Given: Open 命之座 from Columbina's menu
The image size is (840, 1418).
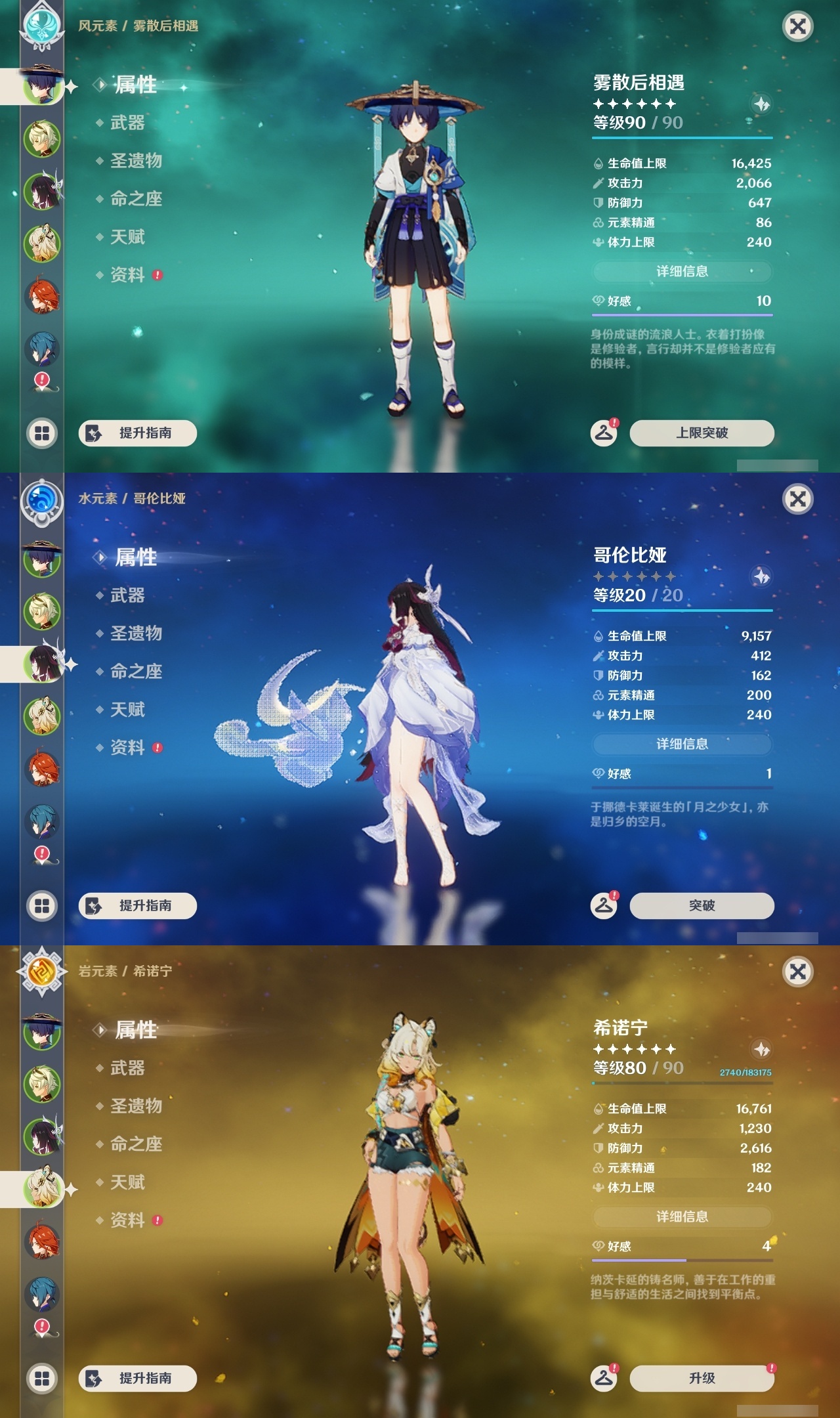Looking at the screenshot, I should (x=138, y=672).
